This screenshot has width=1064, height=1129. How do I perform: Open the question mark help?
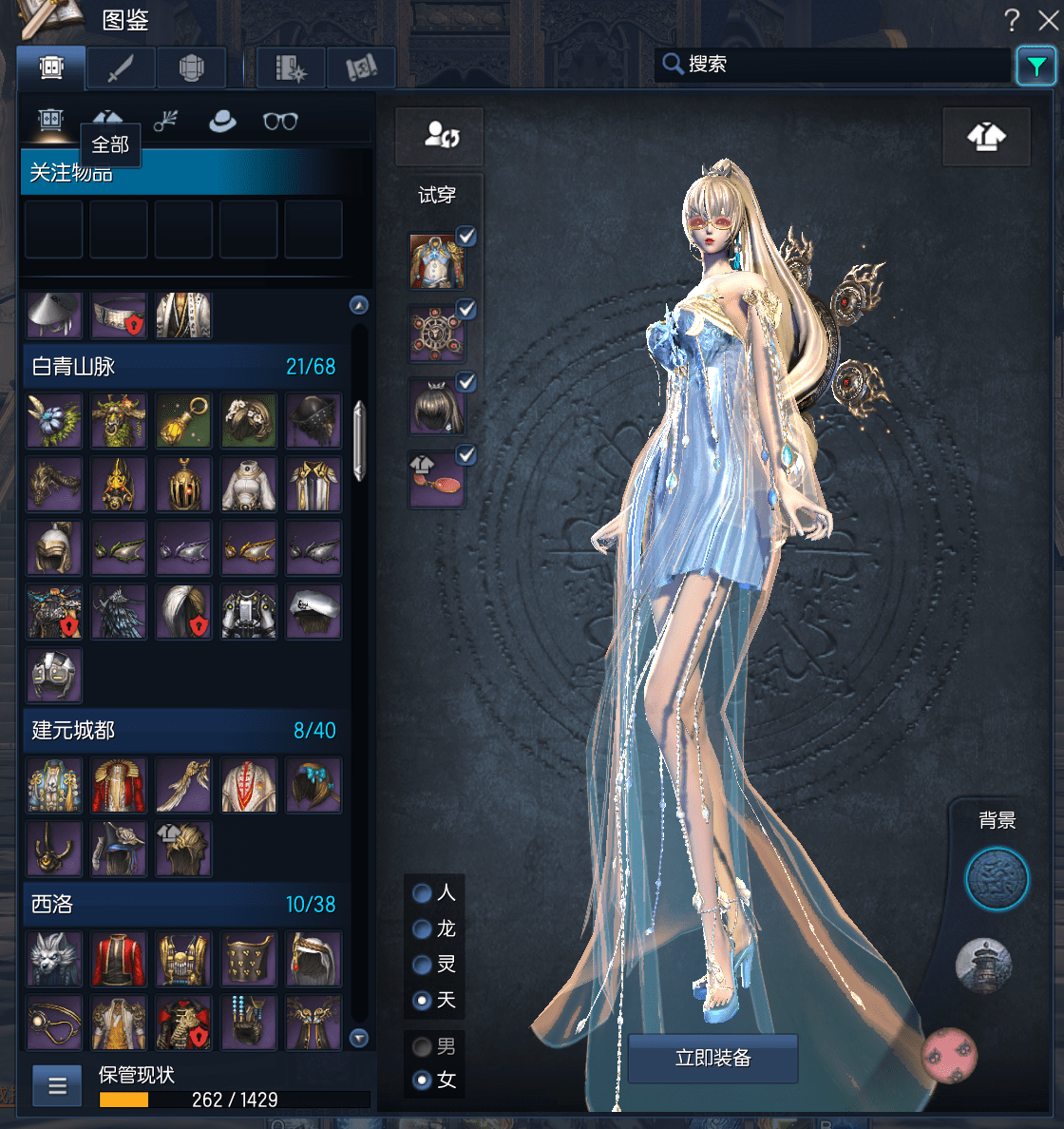point(1012,20)
